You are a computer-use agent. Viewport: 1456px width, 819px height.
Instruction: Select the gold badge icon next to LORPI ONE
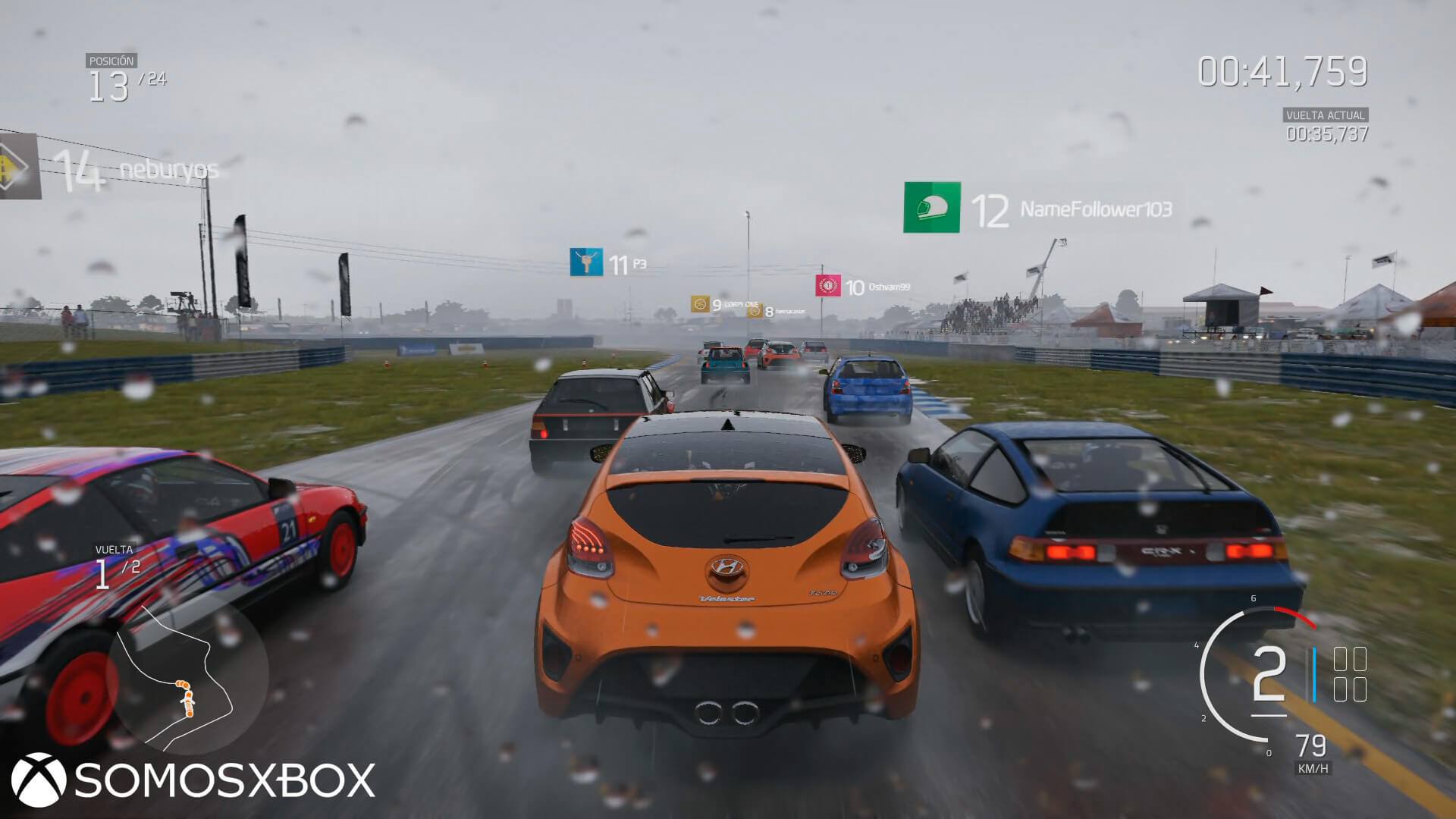pyautogui.click(x=701, y=303)
